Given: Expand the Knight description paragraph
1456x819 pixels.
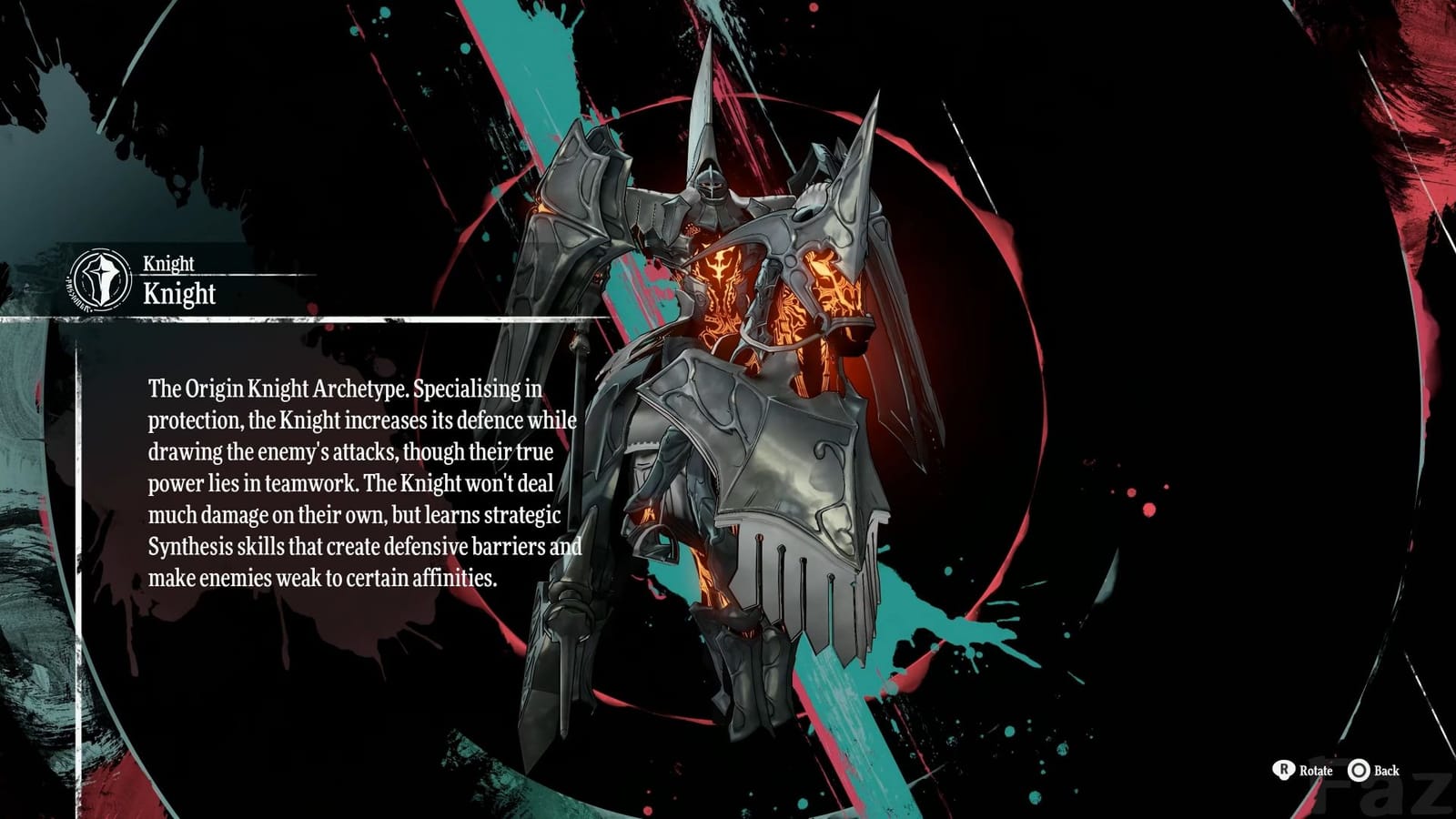Looking at the screenshot, I should pyautogui.click(x=364, y=482).
